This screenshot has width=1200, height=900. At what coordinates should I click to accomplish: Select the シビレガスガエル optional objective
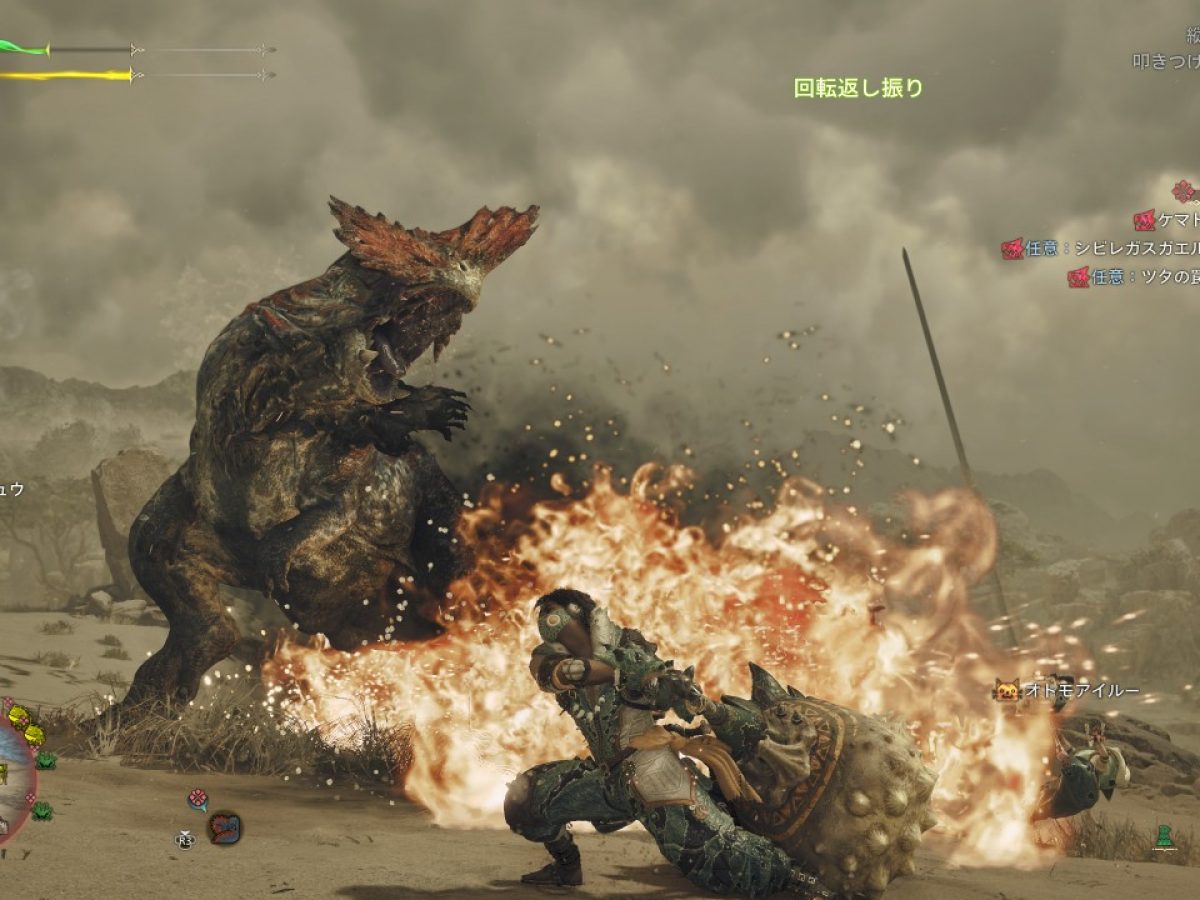click(1100, 248)
